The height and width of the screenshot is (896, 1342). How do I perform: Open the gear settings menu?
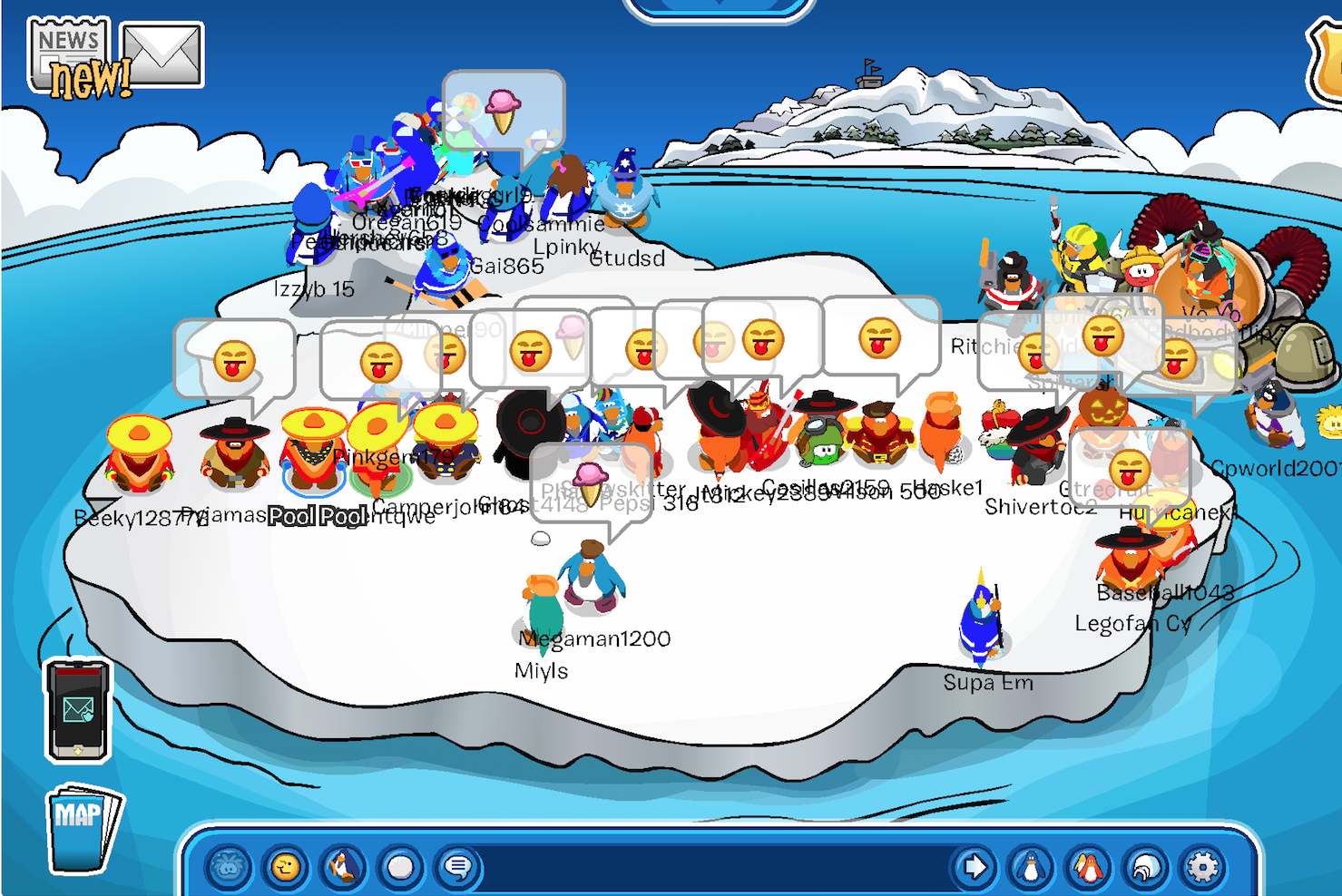(1202, 868)
